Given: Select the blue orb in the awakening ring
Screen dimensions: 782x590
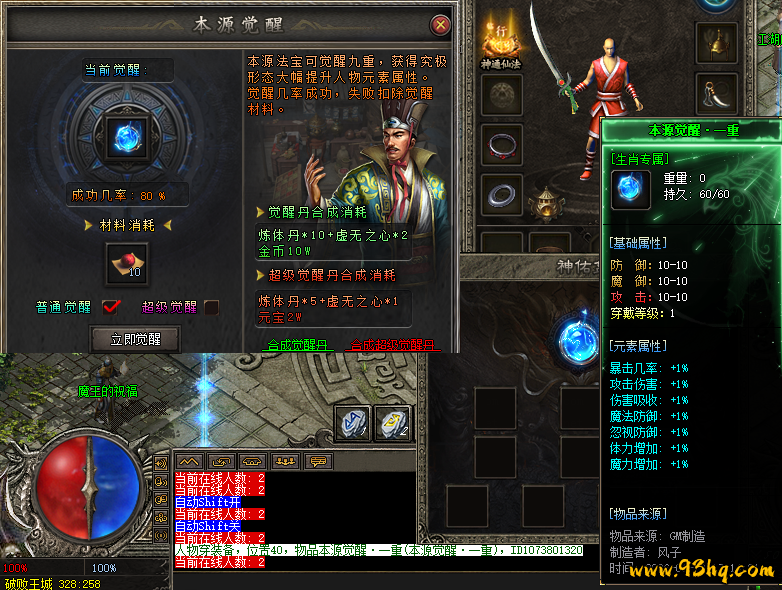Looking at the screenshot, I should click(127, 137).
